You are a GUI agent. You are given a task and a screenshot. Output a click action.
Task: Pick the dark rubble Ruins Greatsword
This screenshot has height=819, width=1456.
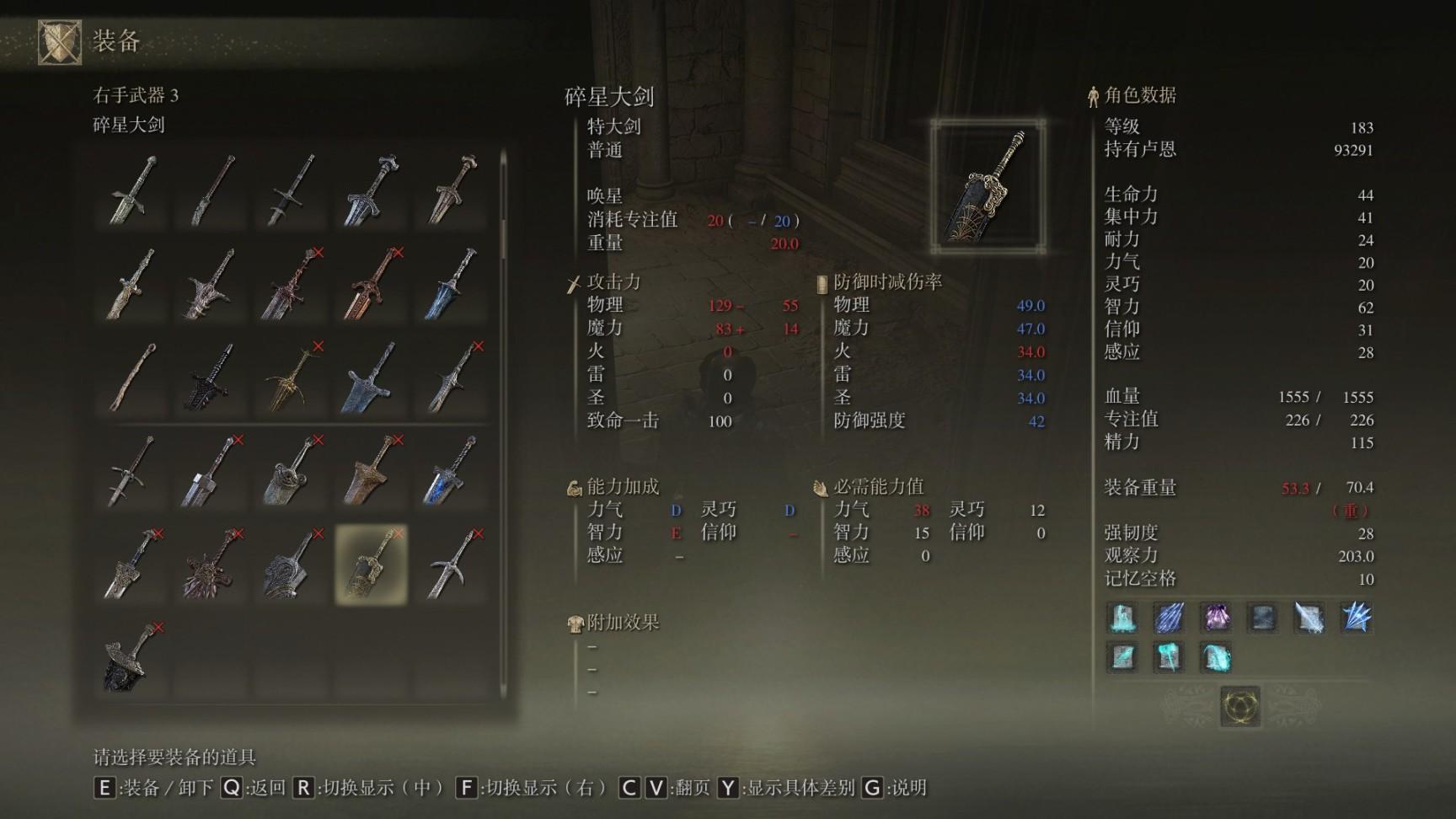tap(131, 659)
